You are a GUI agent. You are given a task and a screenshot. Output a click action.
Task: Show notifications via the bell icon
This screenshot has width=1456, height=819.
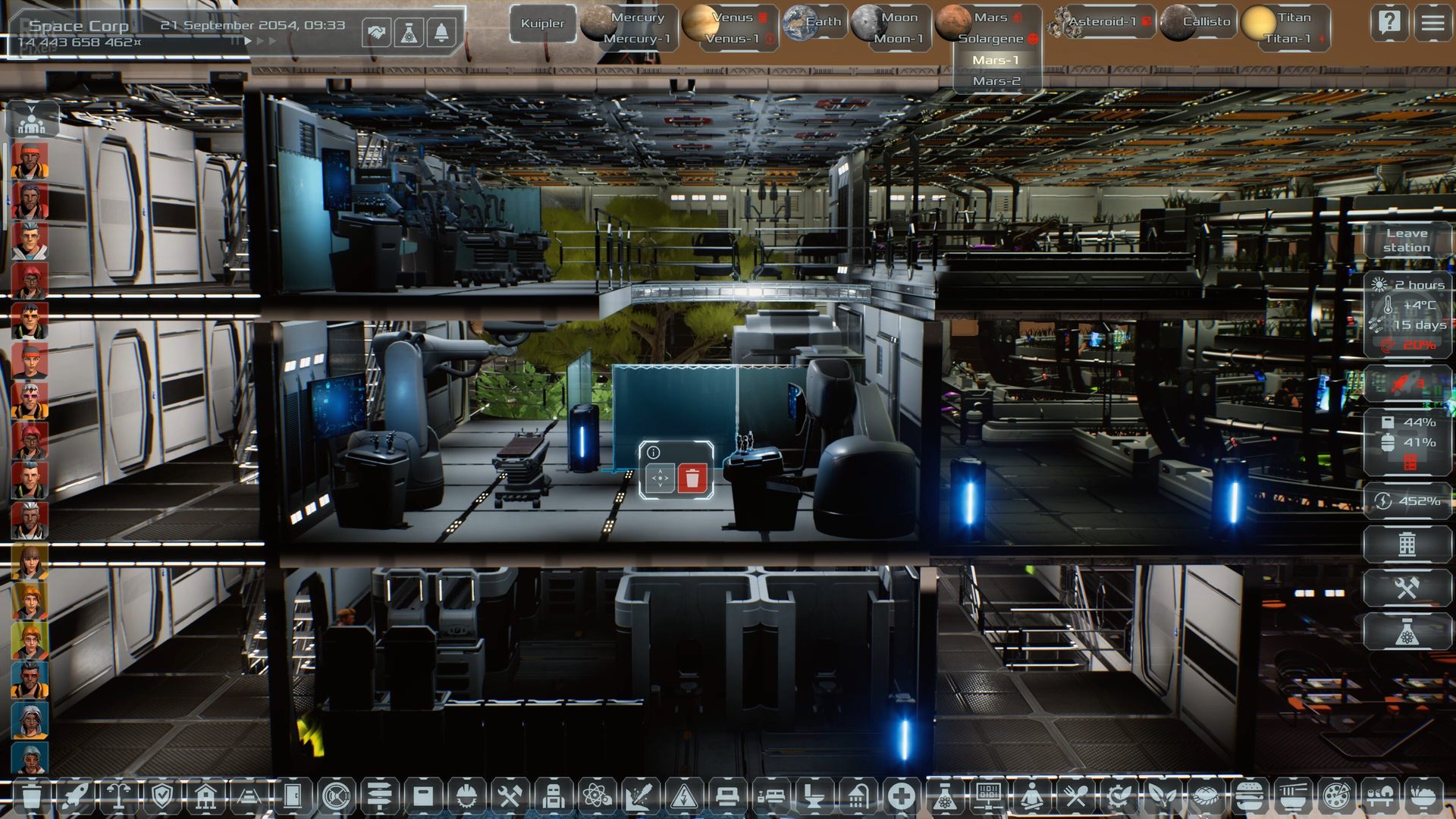(441, 33)
